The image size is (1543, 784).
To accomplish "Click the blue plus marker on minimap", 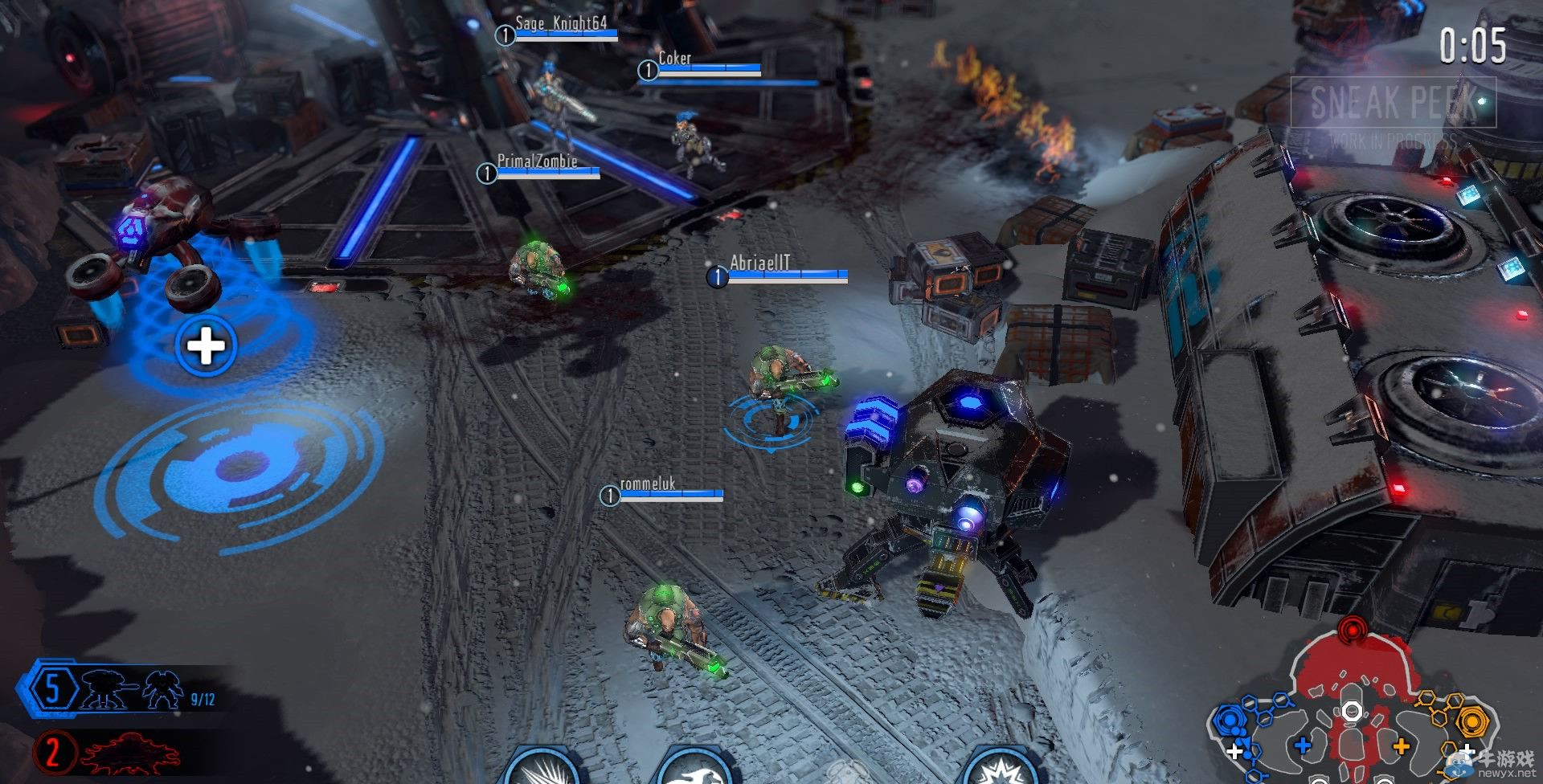I will (1303, 745).
